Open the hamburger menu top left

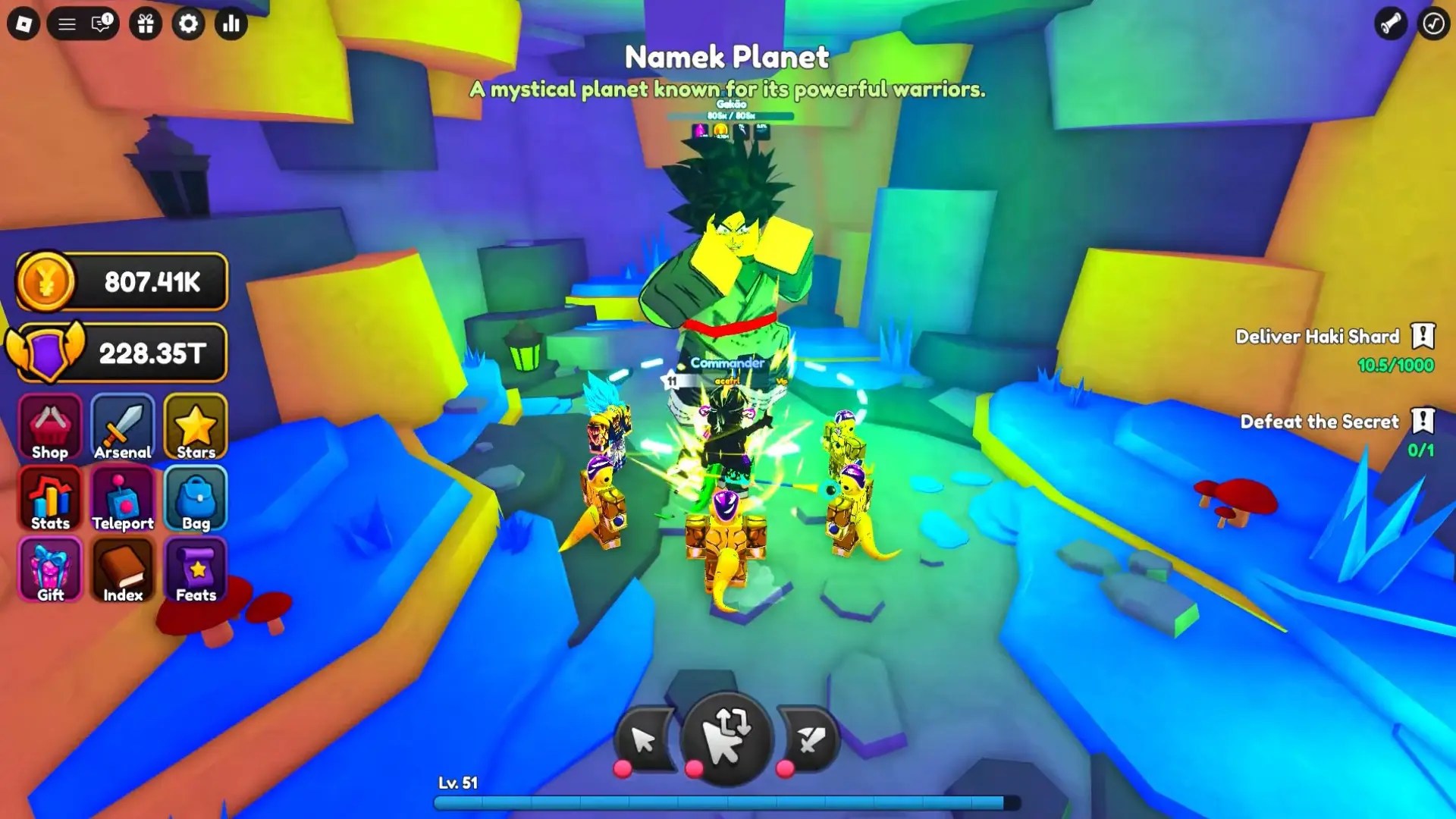click(x=67, y=24)
